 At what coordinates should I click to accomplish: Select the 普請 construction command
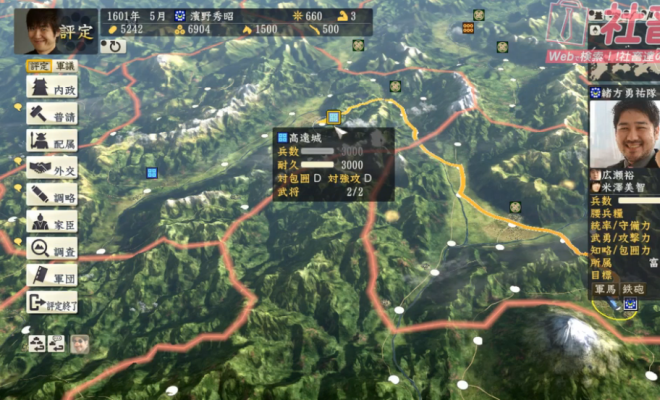click(x=52, y=116)
